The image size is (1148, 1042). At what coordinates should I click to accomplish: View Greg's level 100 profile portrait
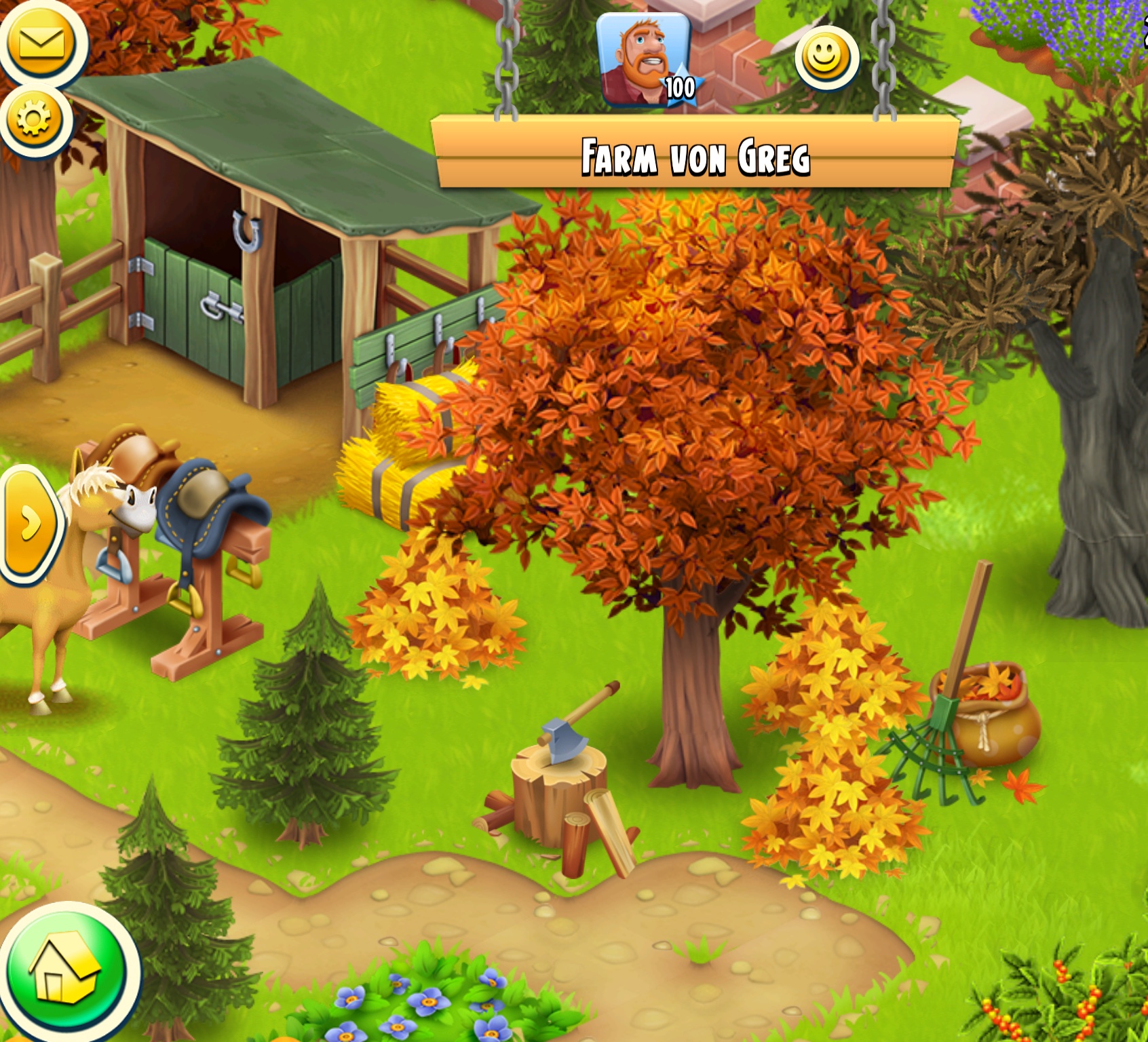click(644, 61)
